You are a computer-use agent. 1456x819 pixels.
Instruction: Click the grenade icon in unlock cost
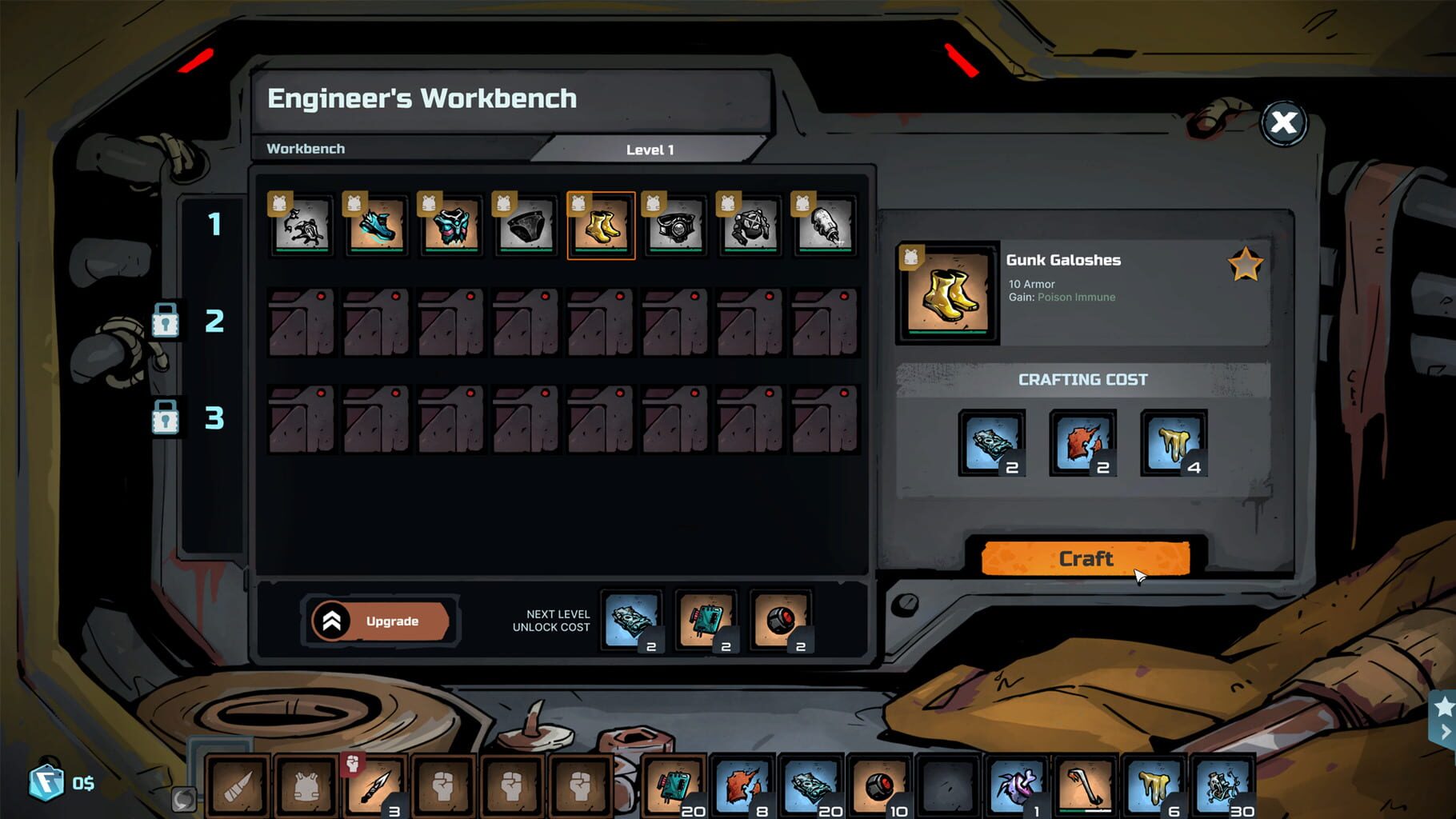tap(780, 622)
